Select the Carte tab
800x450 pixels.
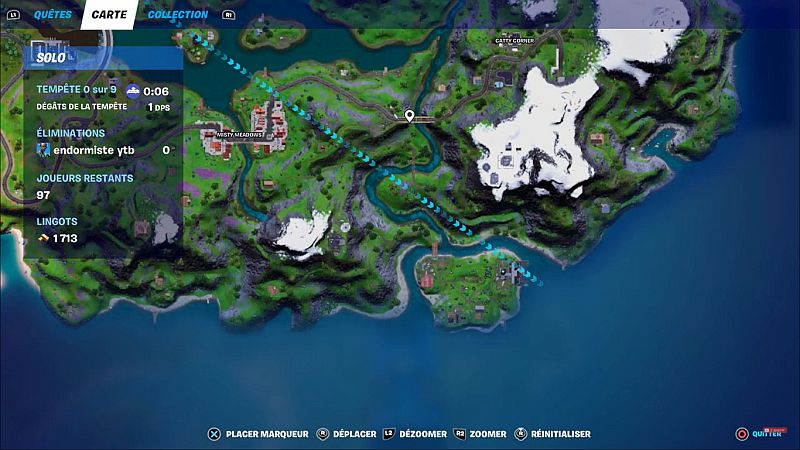[x=109, y=15]
